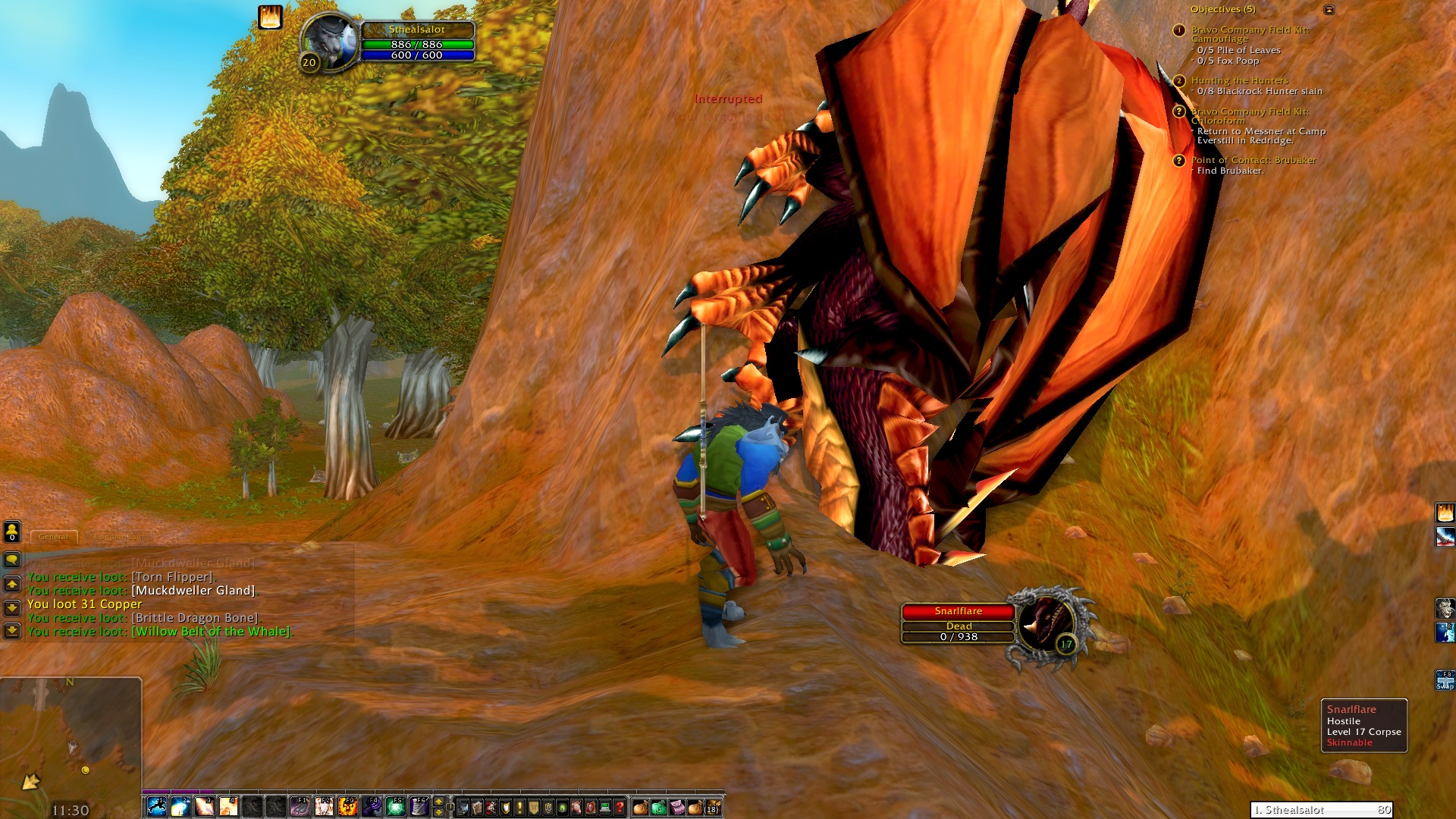Click the flame buff icon beside the portrait
The width and height of the screenshot is (1456, 819).
pyautogui.click(x=270, y=17)
